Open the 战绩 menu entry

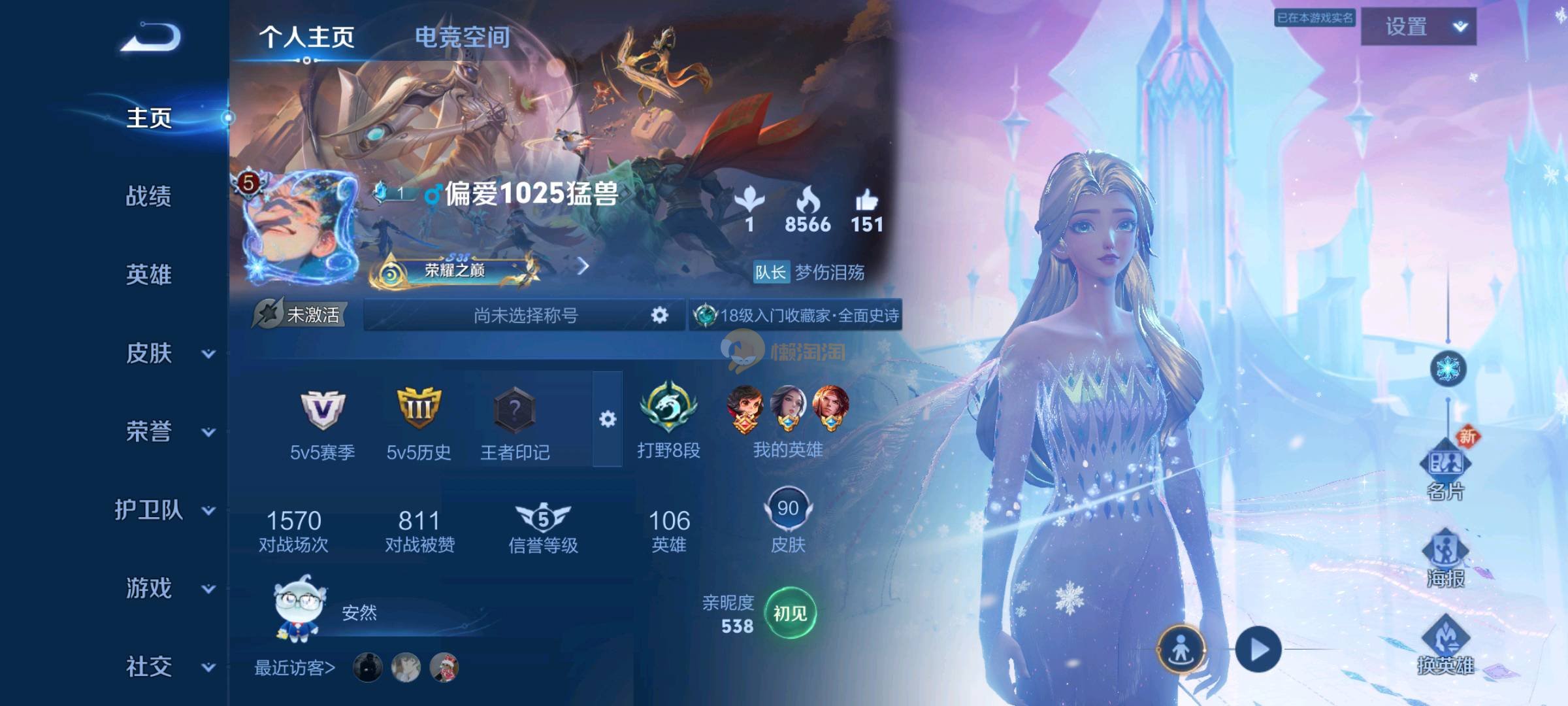pyautogui.click(x=148, y=196)
